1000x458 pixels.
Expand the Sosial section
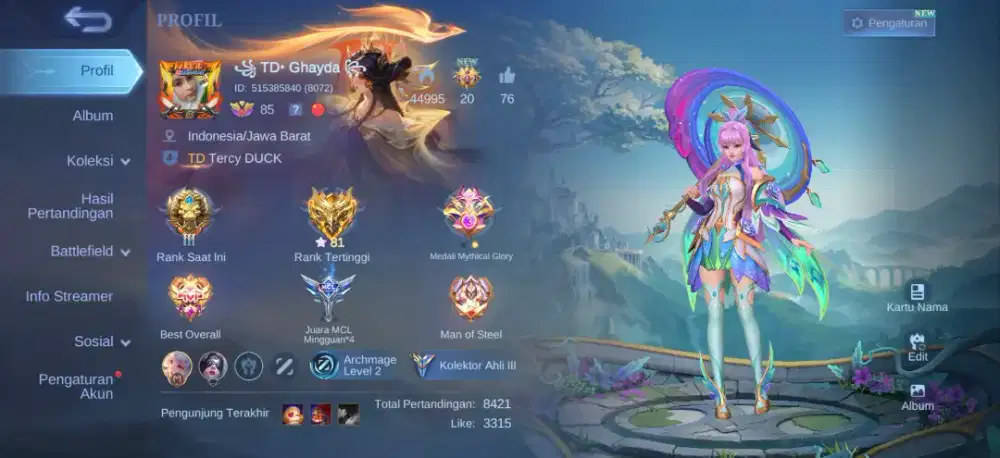102,341
